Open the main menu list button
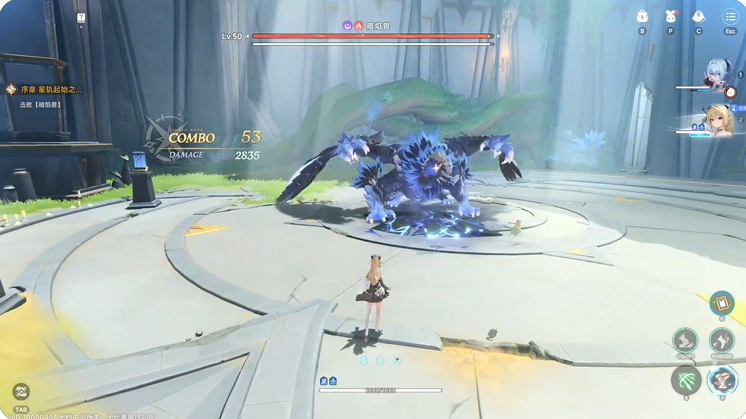 point(730,16)
